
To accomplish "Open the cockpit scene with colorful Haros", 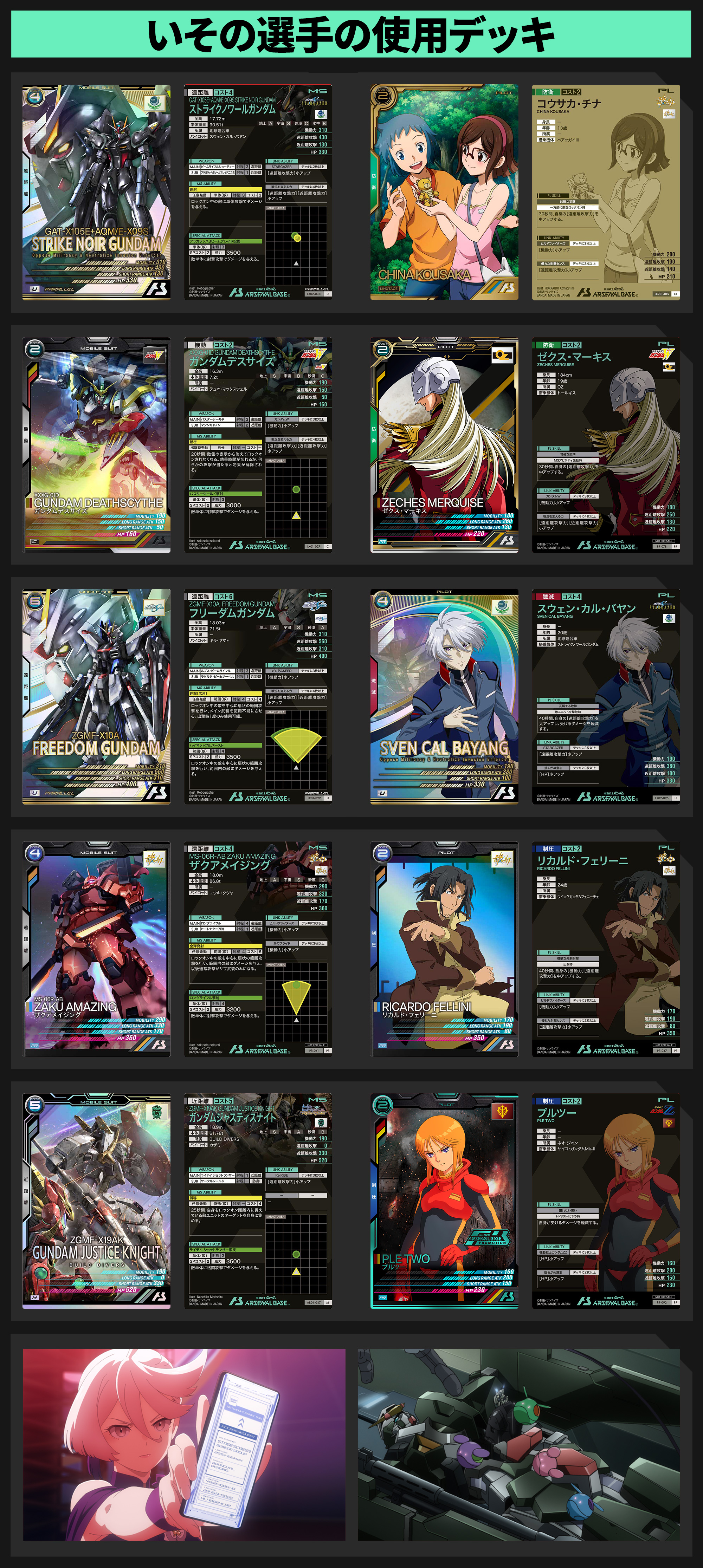I will point(518,1444).
